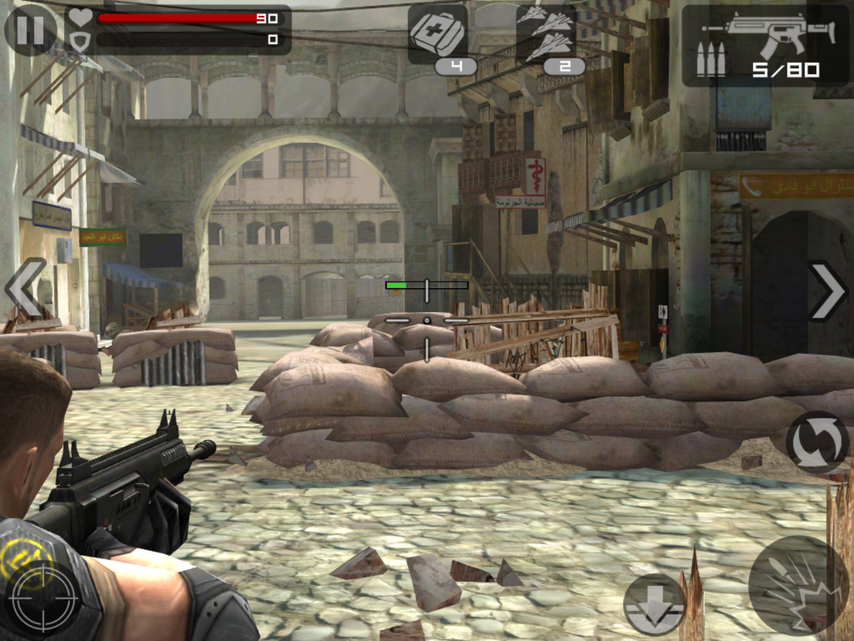Viewport: 854px width, 641px height.
Task: Move to cover on the right
Action: pos(827,292)
